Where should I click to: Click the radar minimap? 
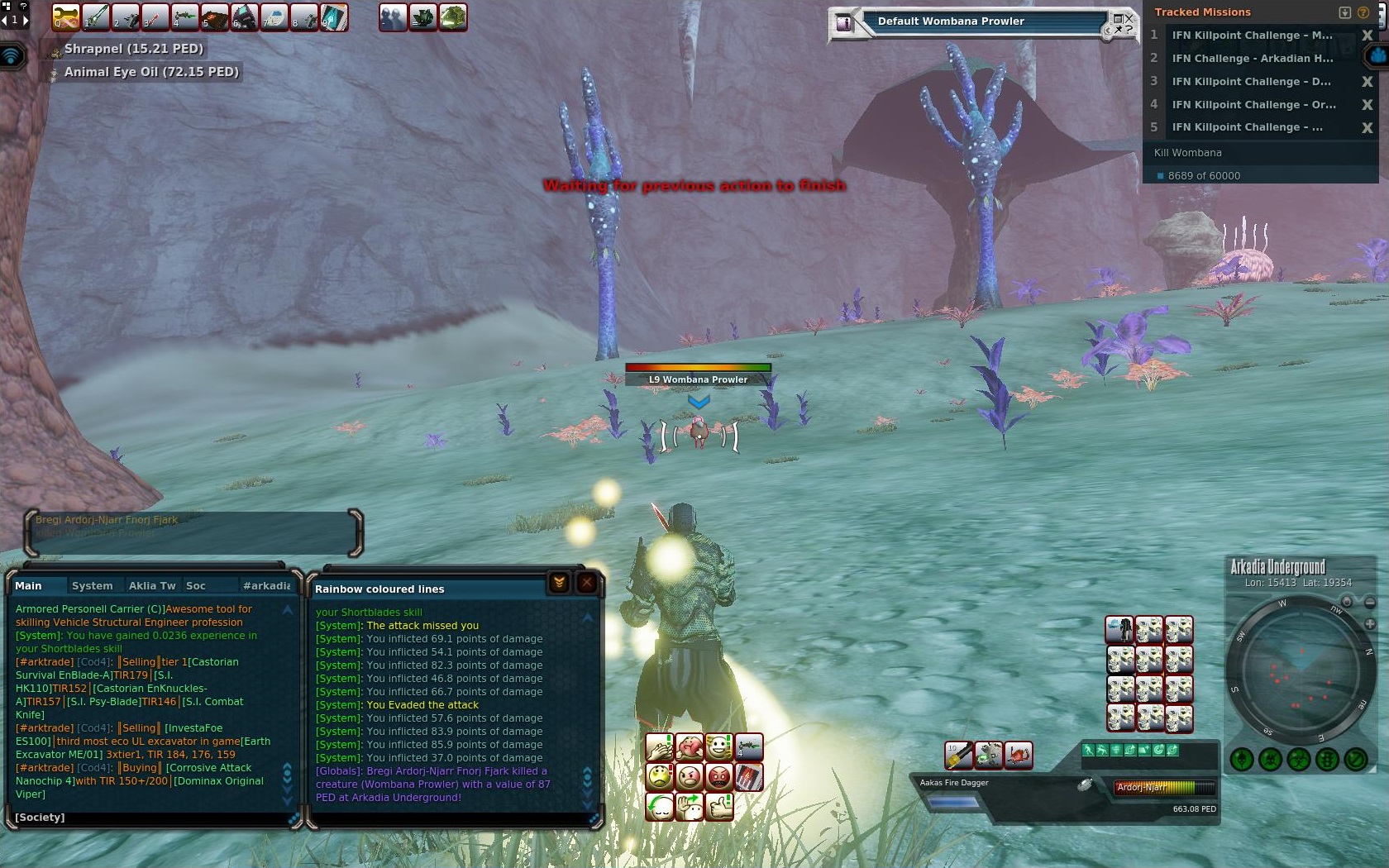tap(1300, 671)
